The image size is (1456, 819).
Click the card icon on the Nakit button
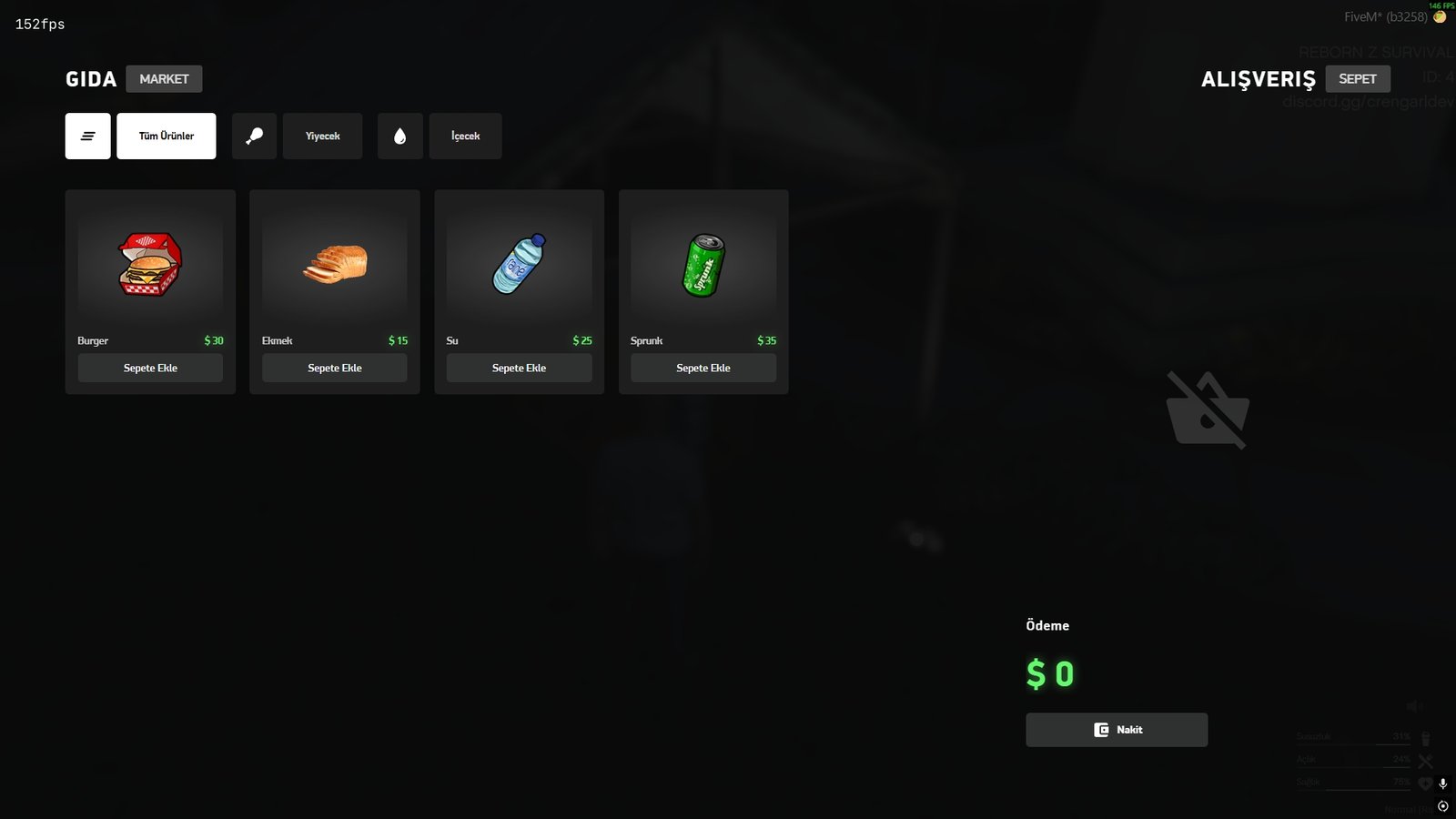click(x=1101, y=729)
